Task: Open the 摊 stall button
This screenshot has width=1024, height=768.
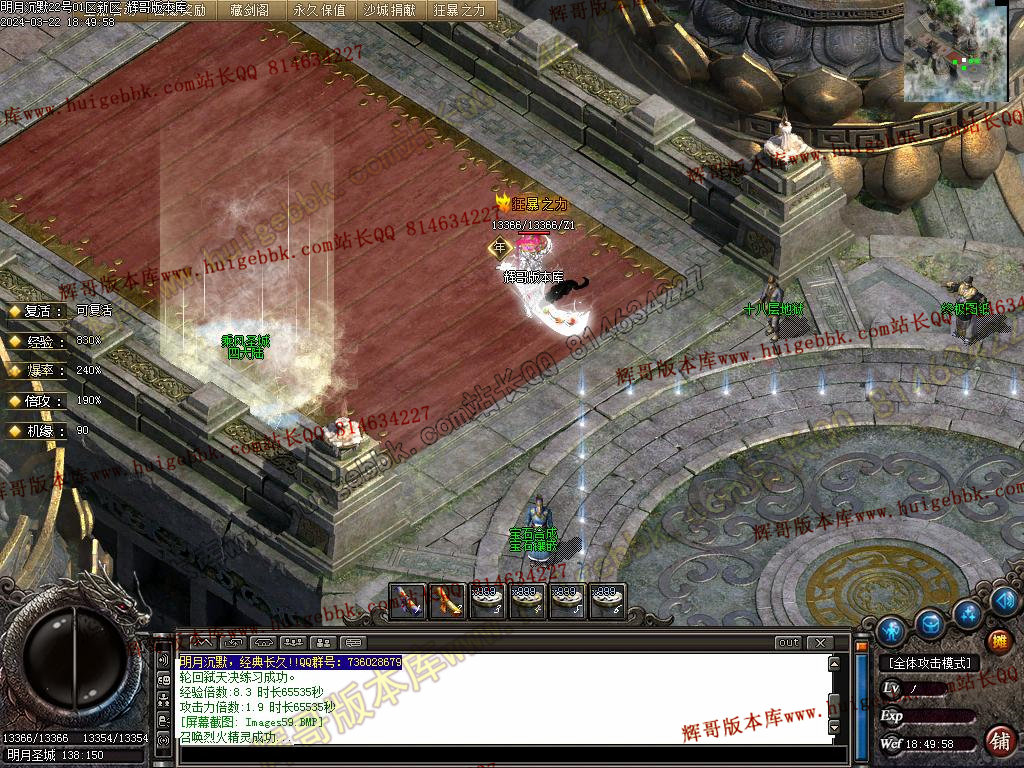Action: coord(998,641)
